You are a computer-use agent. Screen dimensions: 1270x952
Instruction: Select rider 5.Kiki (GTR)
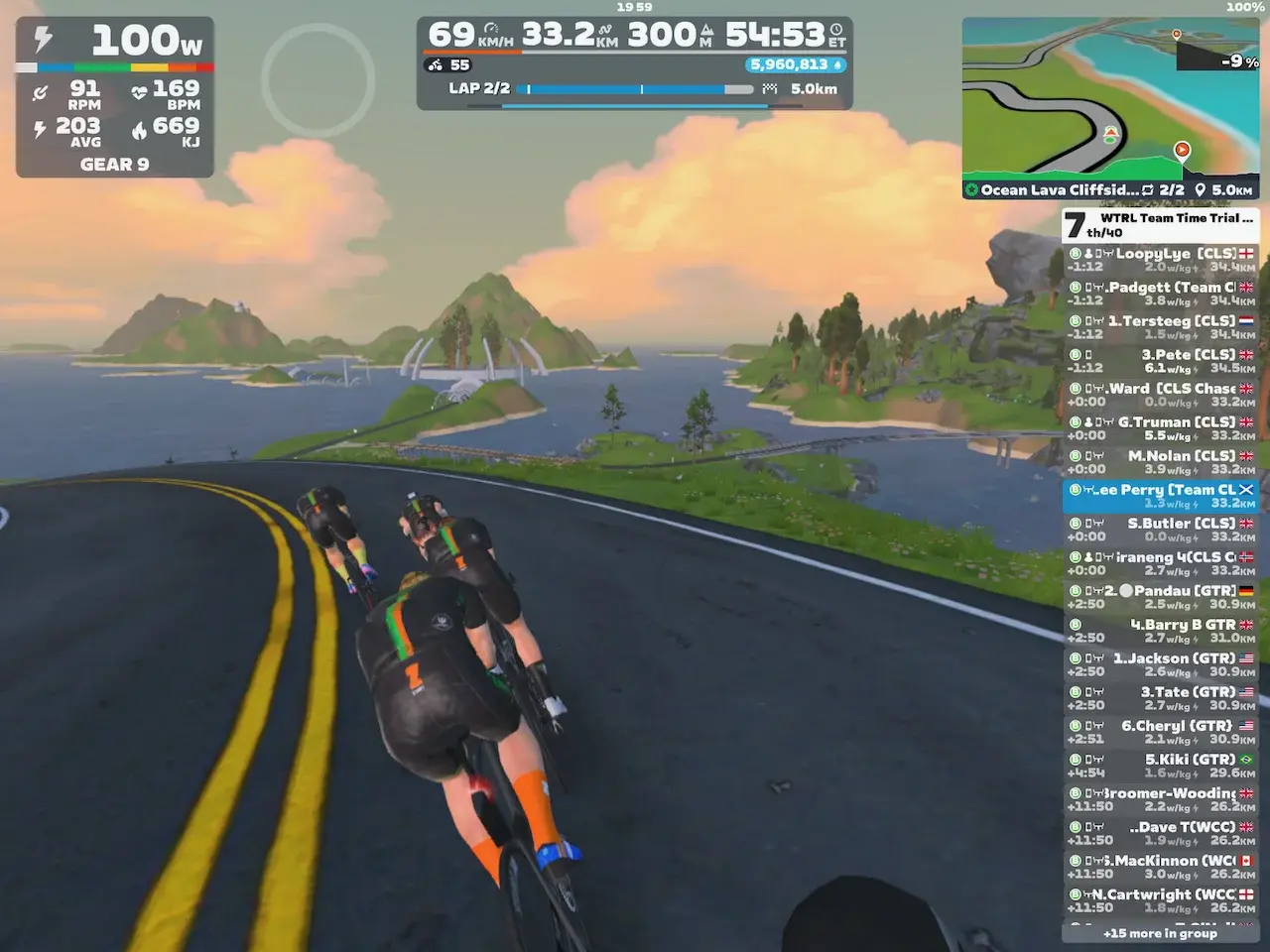click(x=1161, y=766)
